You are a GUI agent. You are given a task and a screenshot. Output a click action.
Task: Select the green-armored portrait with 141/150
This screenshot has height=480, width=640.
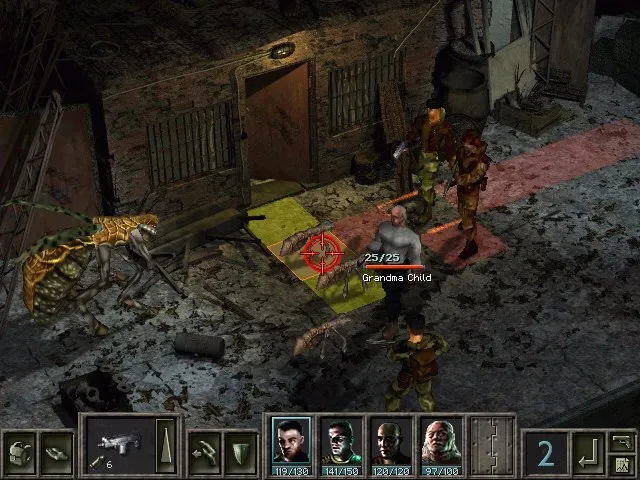339,442
